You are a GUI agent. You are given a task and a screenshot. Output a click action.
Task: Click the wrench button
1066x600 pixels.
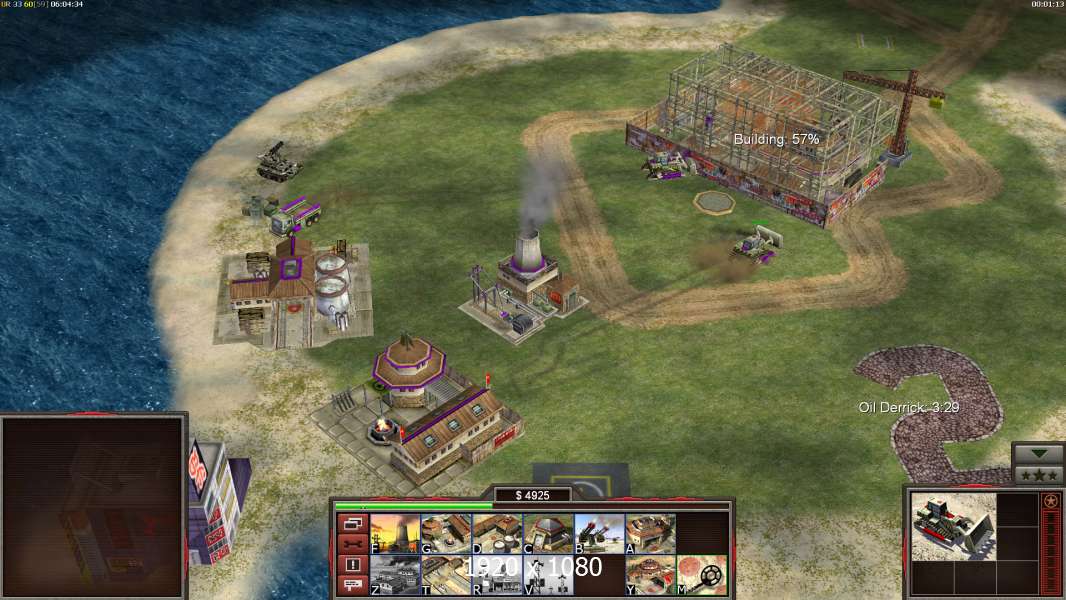coord(352,544)
